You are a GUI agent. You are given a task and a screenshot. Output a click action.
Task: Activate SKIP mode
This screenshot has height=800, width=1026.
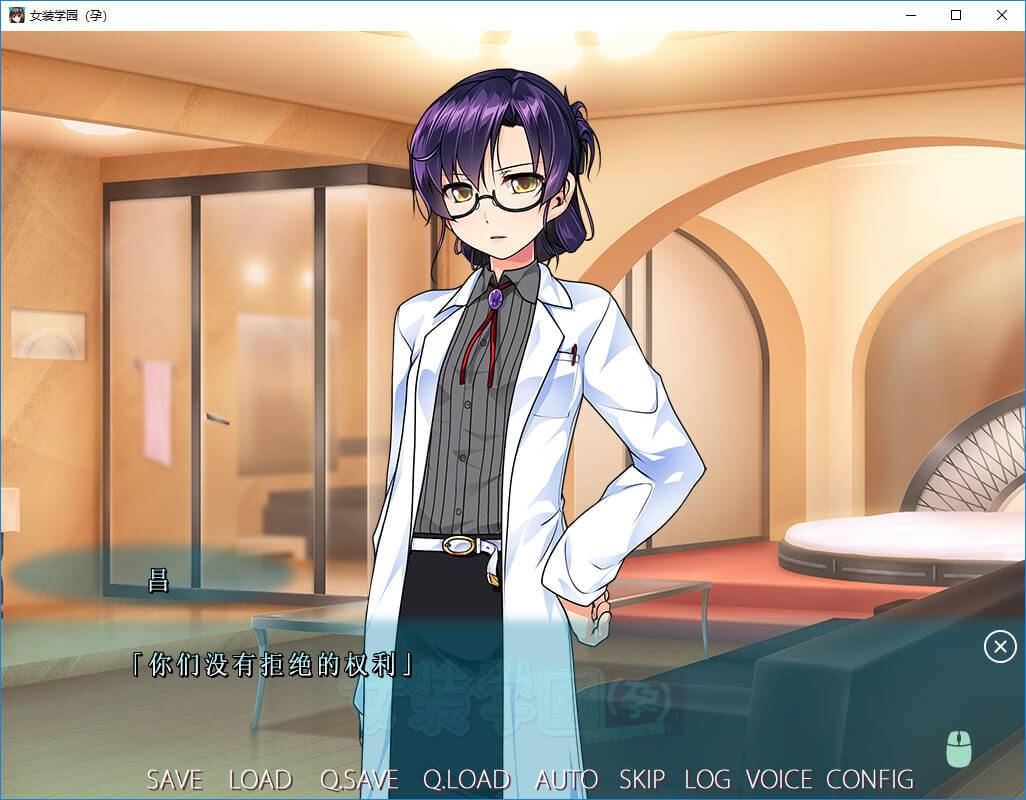point(642,780)
